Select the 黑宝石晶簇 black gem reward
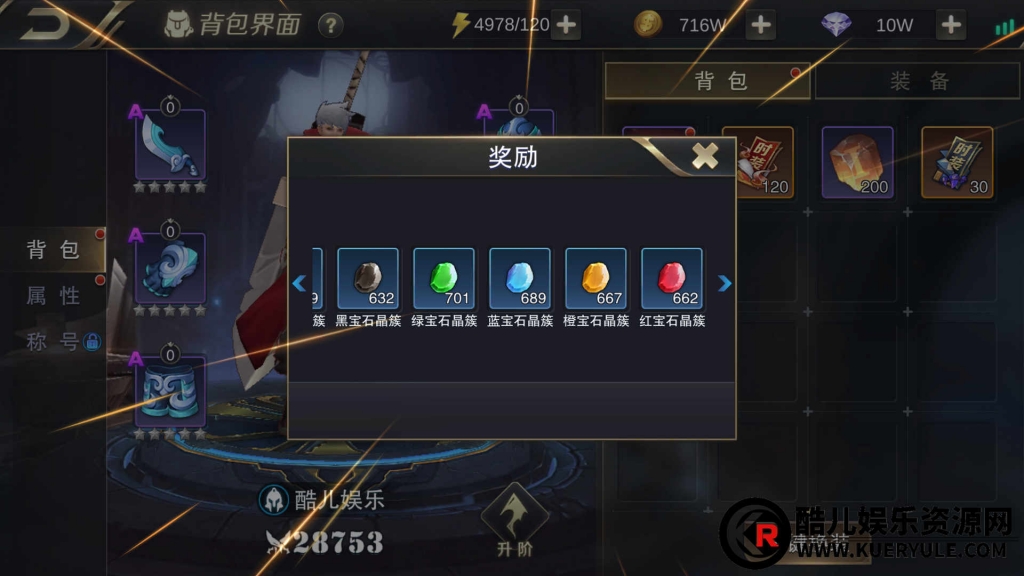This screenshot has width=1024, height=576. [368, 278]
